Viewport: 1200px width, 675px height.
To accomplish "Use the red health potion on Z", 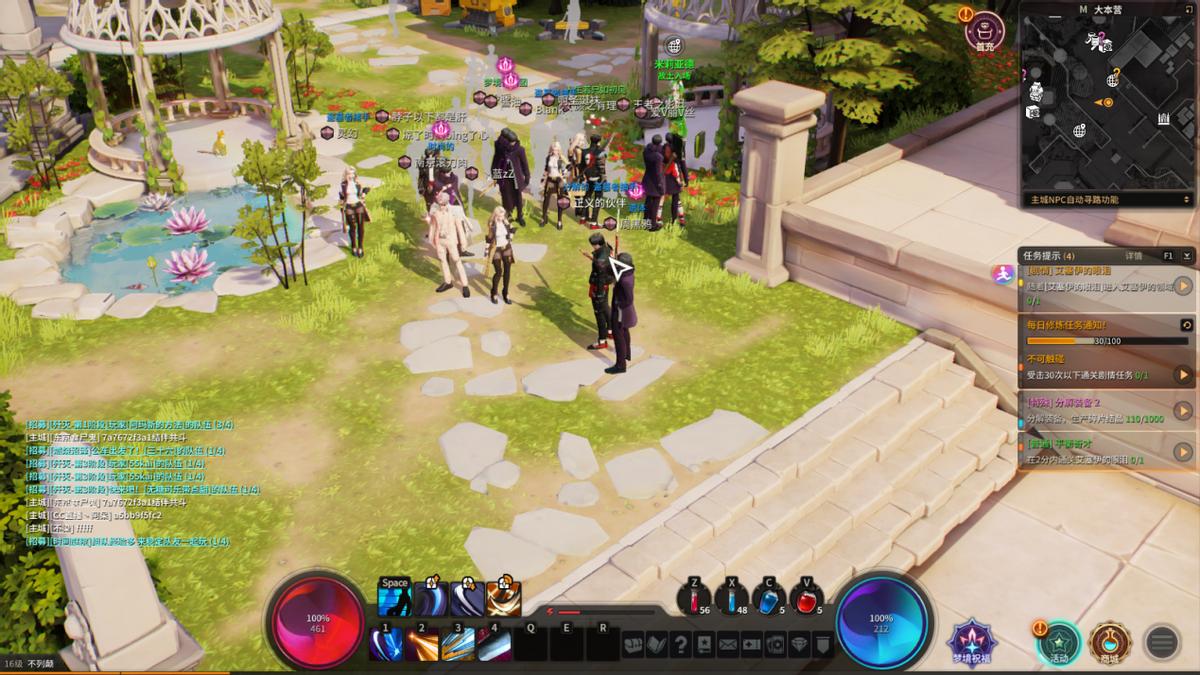I will tap(694, 599).
